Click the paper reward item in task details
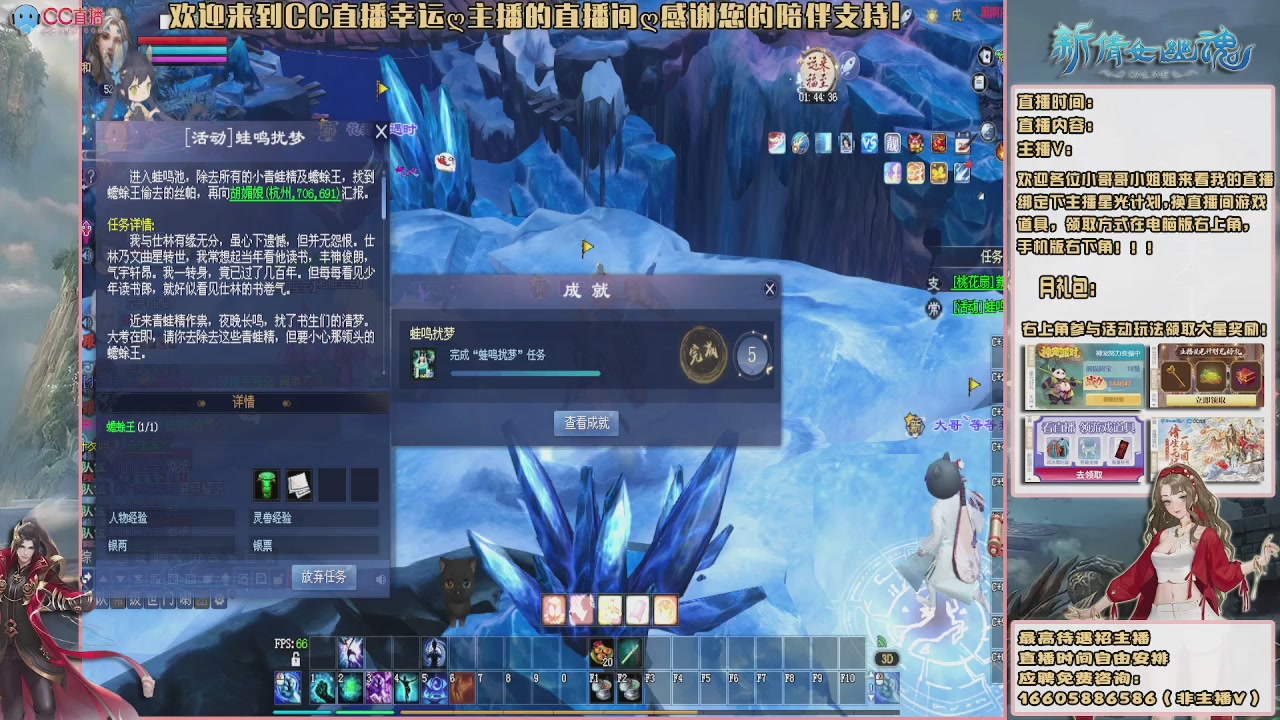Viewport: 1280px width, 720px height. point(298,486)
